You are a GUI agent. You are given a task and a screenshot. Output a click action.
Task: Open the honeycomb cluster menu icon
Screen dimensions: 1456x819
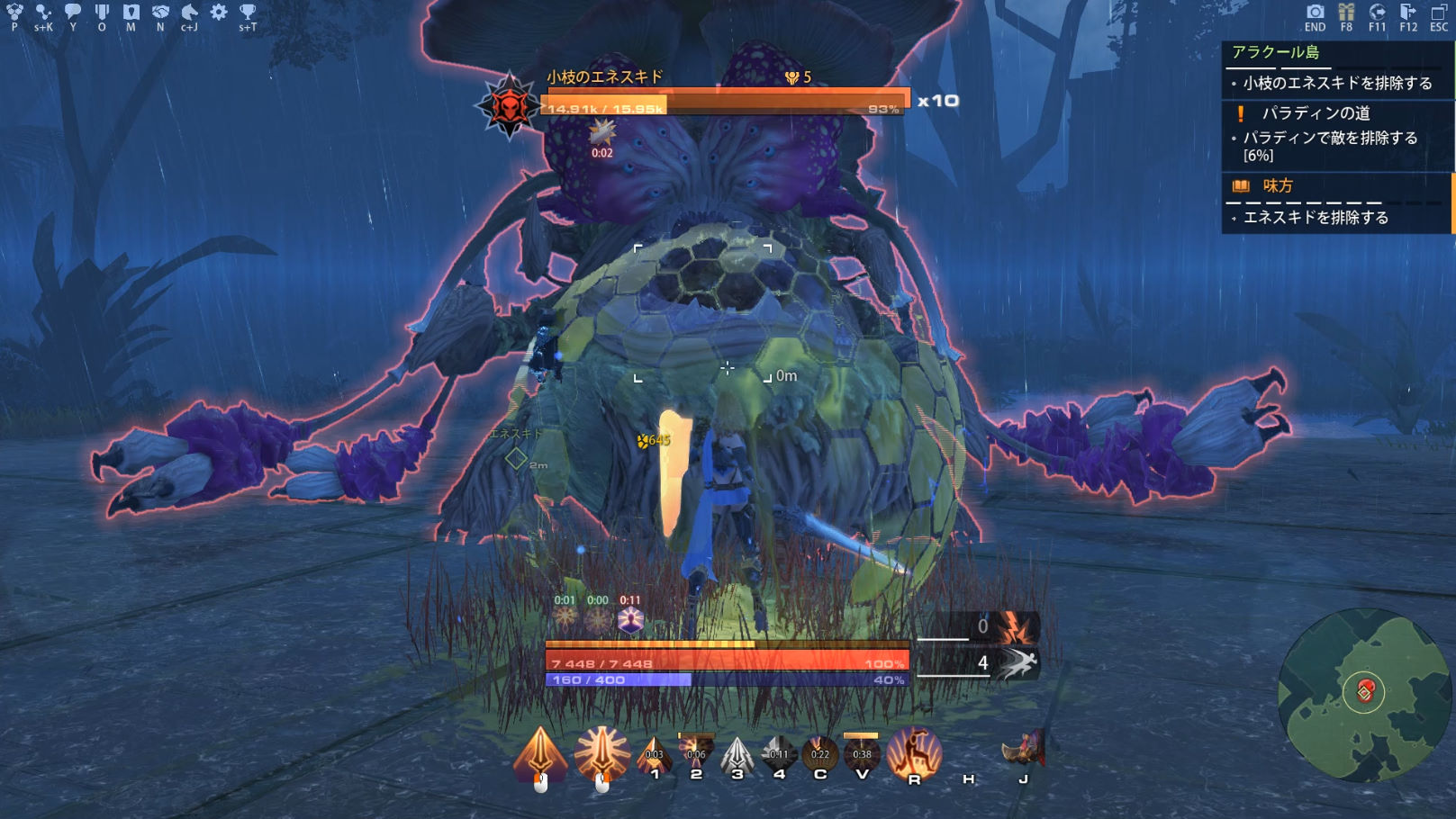pos(14,12)
